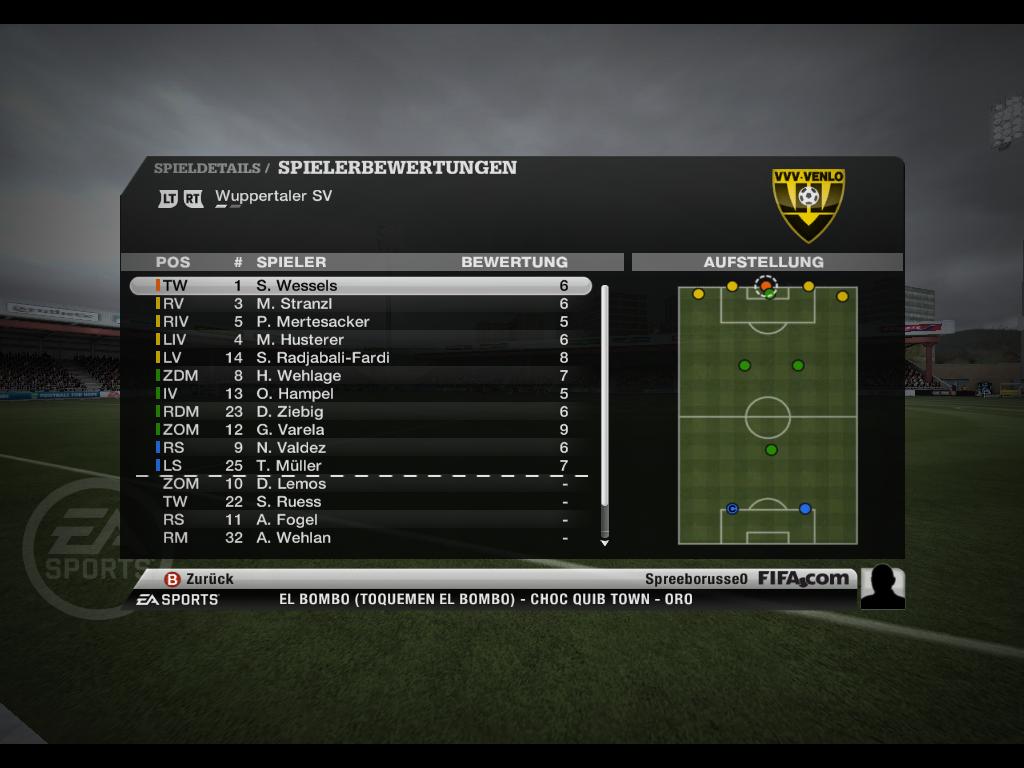Select N. Valdez striker row

coord(360,448)
